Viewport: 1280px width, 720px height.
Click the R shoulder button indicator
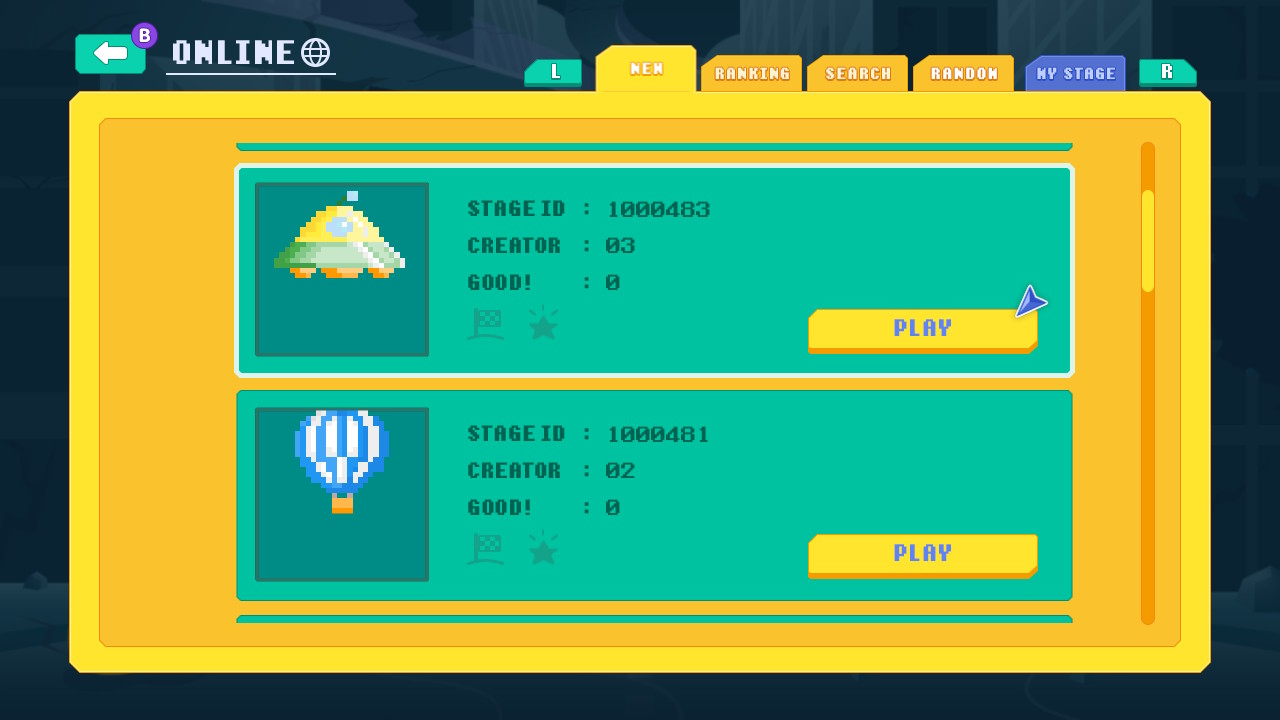1168,73
